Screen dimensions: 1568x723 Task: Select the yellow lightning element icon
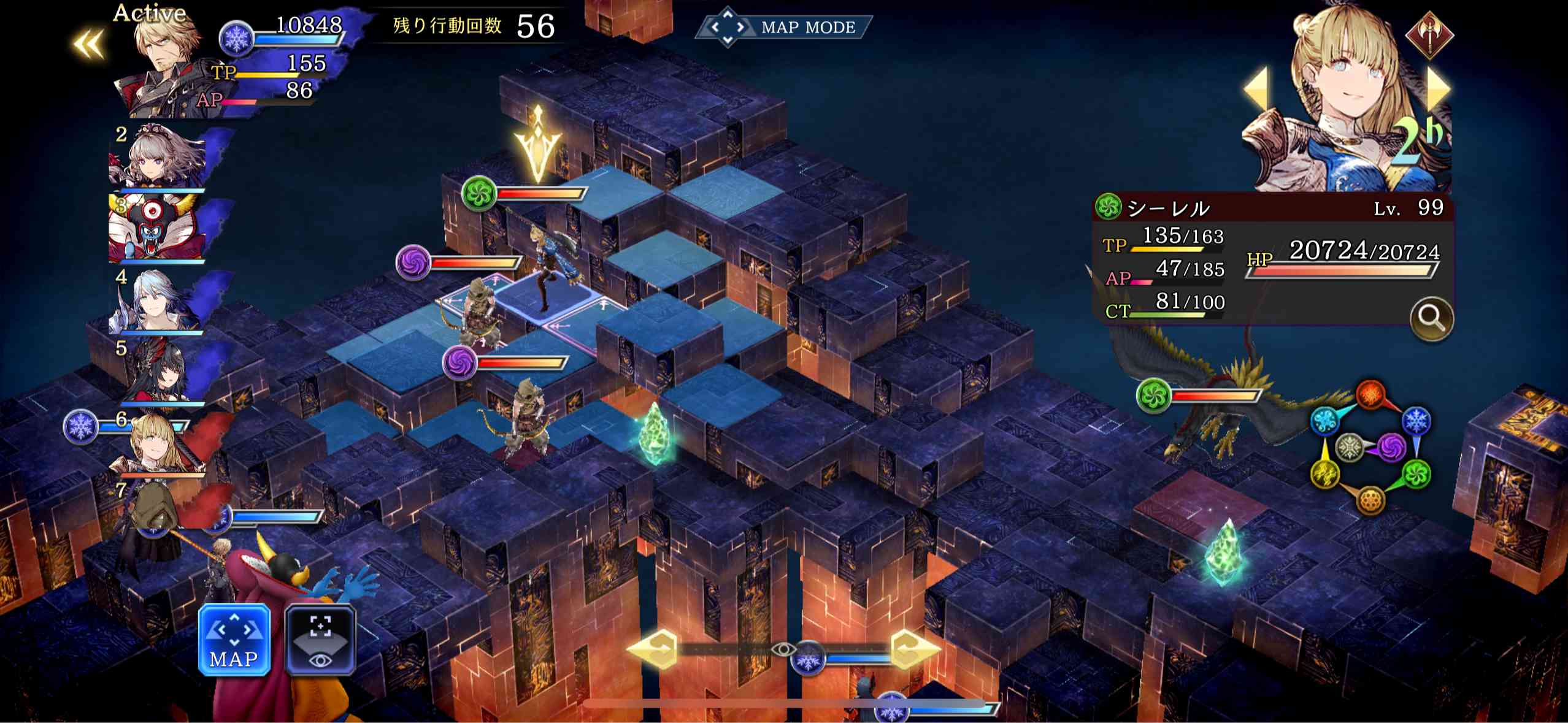tap(1326, 473)
